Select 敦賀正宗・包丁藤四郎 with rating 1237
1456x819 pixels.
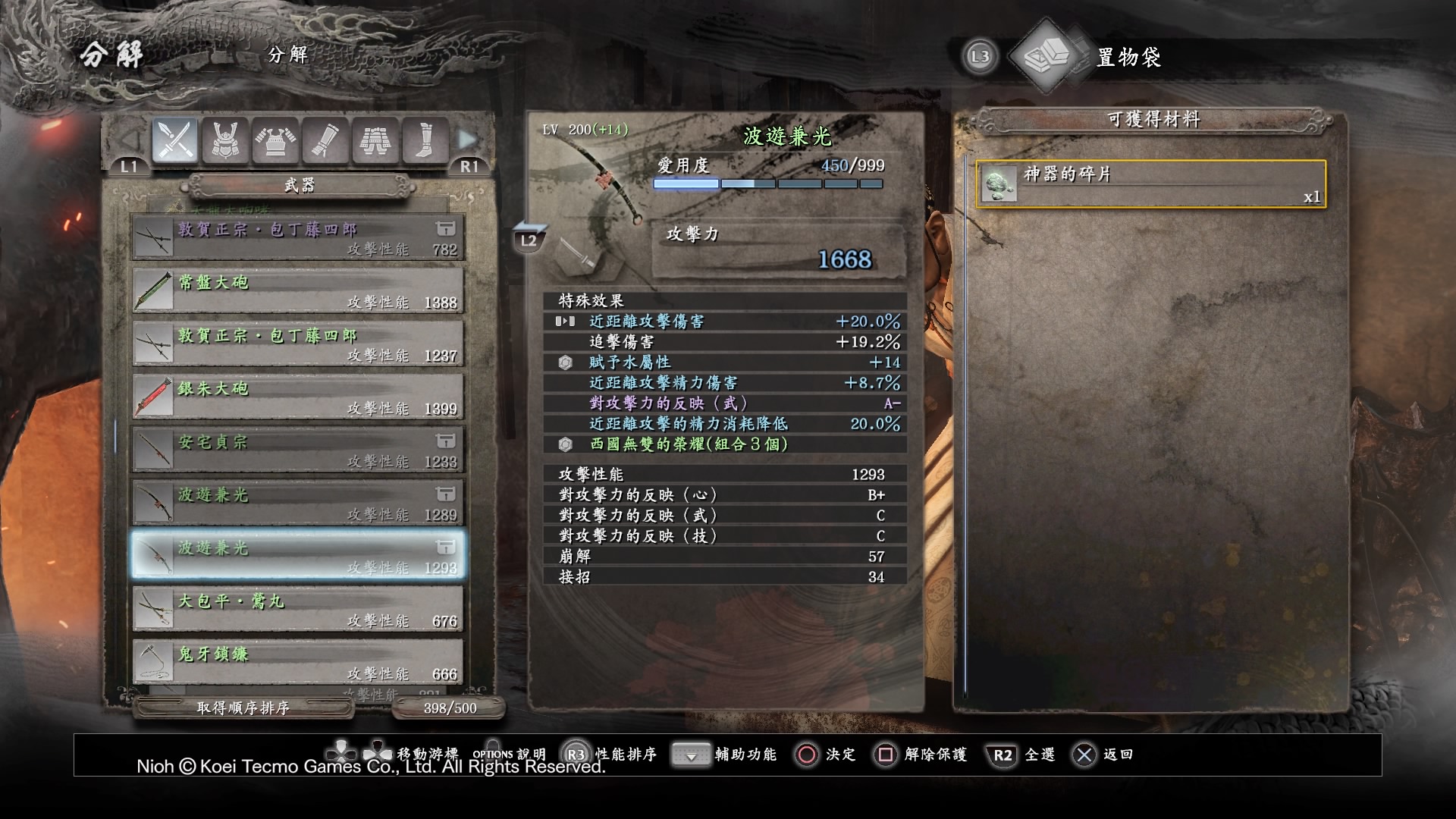coord(298,344)
